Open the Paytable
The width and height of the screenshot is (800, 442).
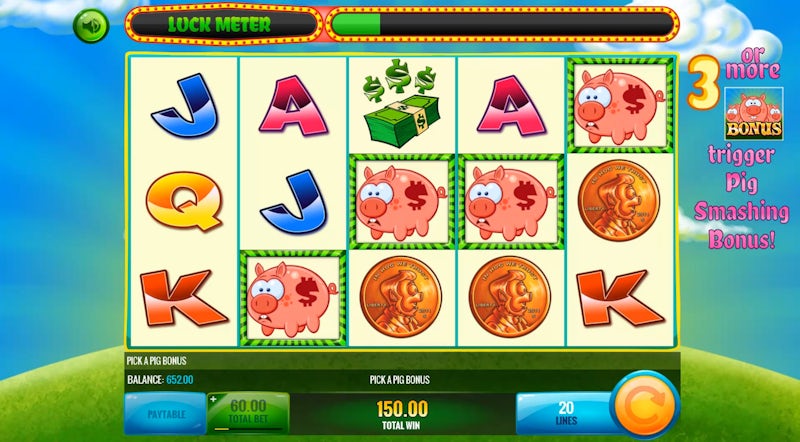pos(164,413)
